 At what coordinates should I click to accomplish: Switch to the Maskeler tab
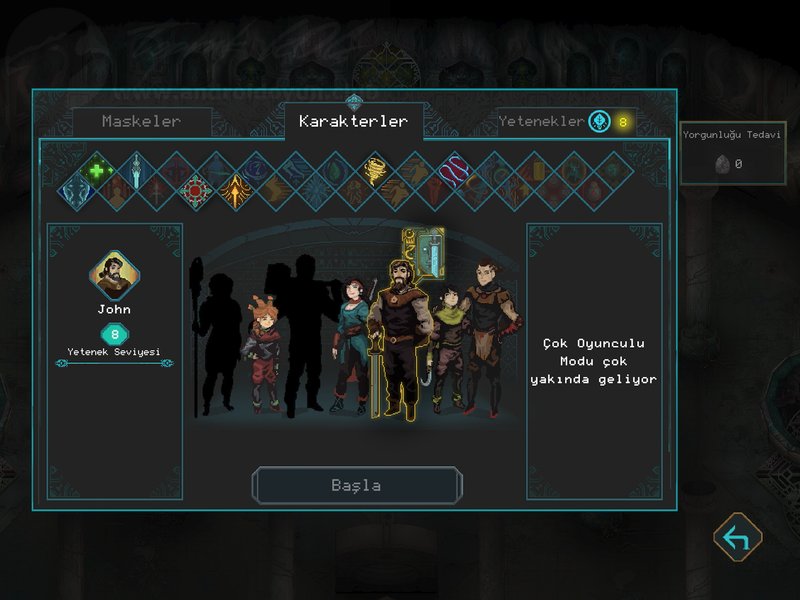click(x=141, y=121)
